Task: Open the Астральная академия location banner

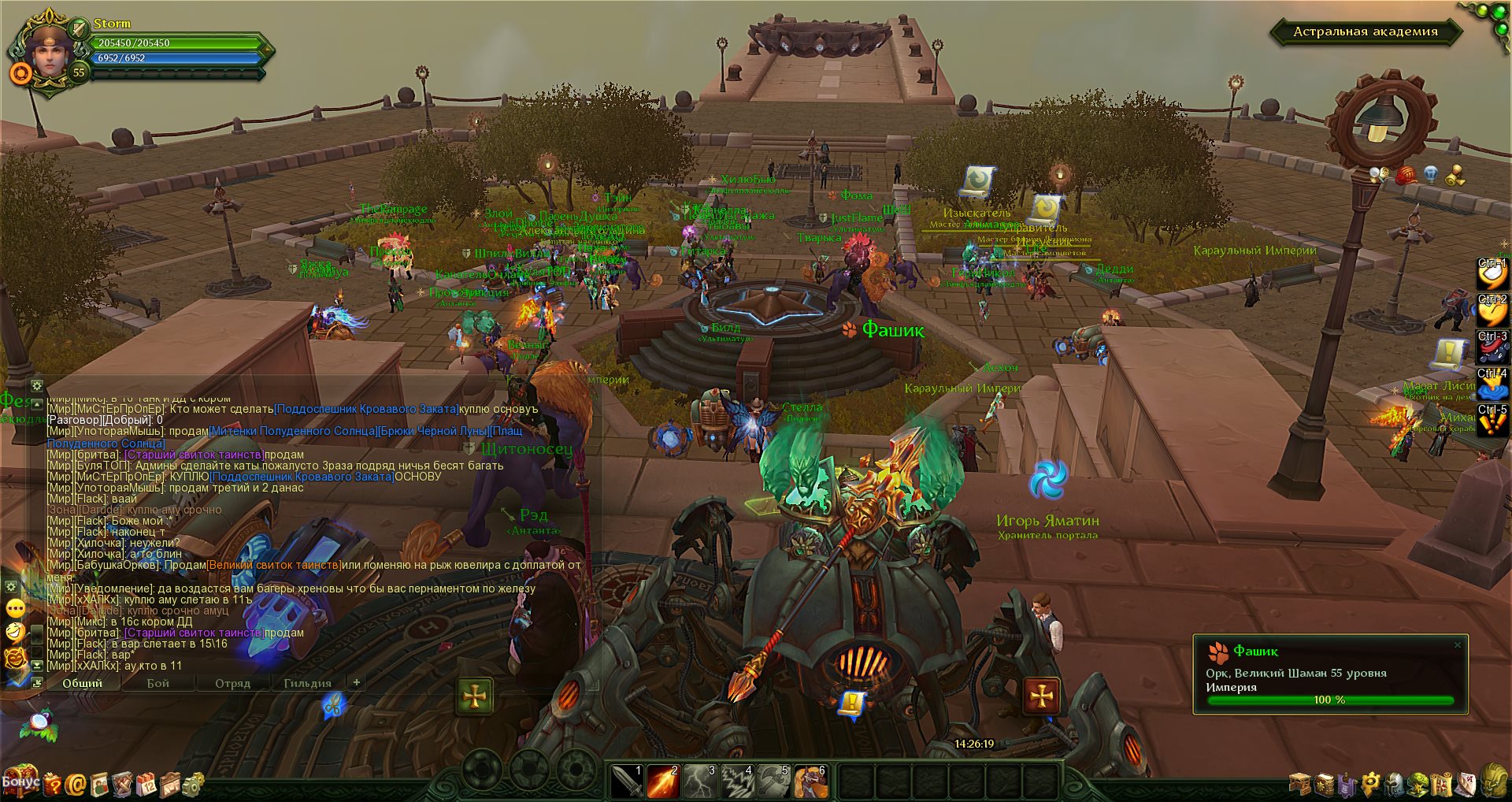Action: [1365, 32]
